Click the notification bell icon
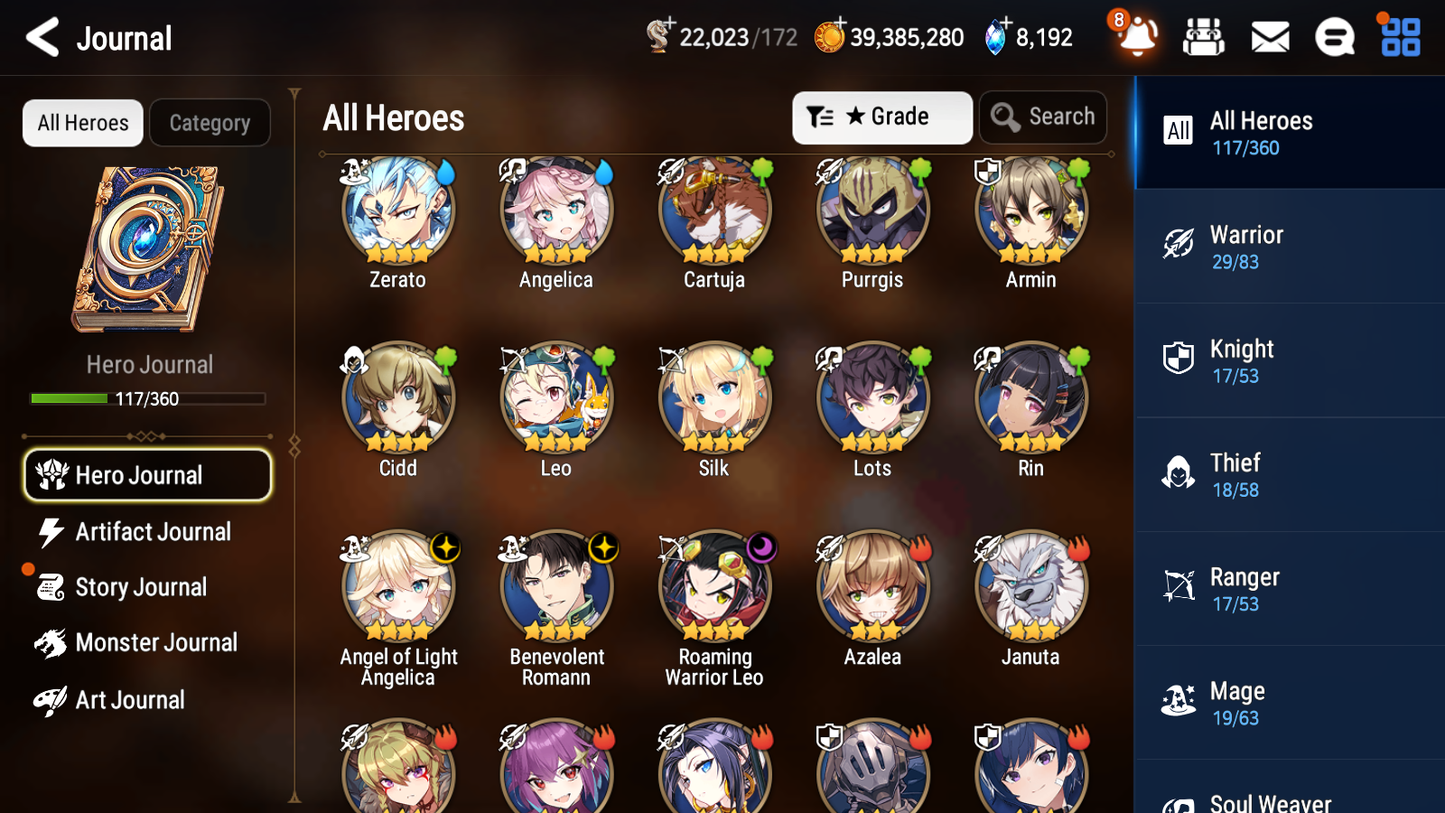The height and width of the screenshot is (813, 1445). pos(1137,38)
